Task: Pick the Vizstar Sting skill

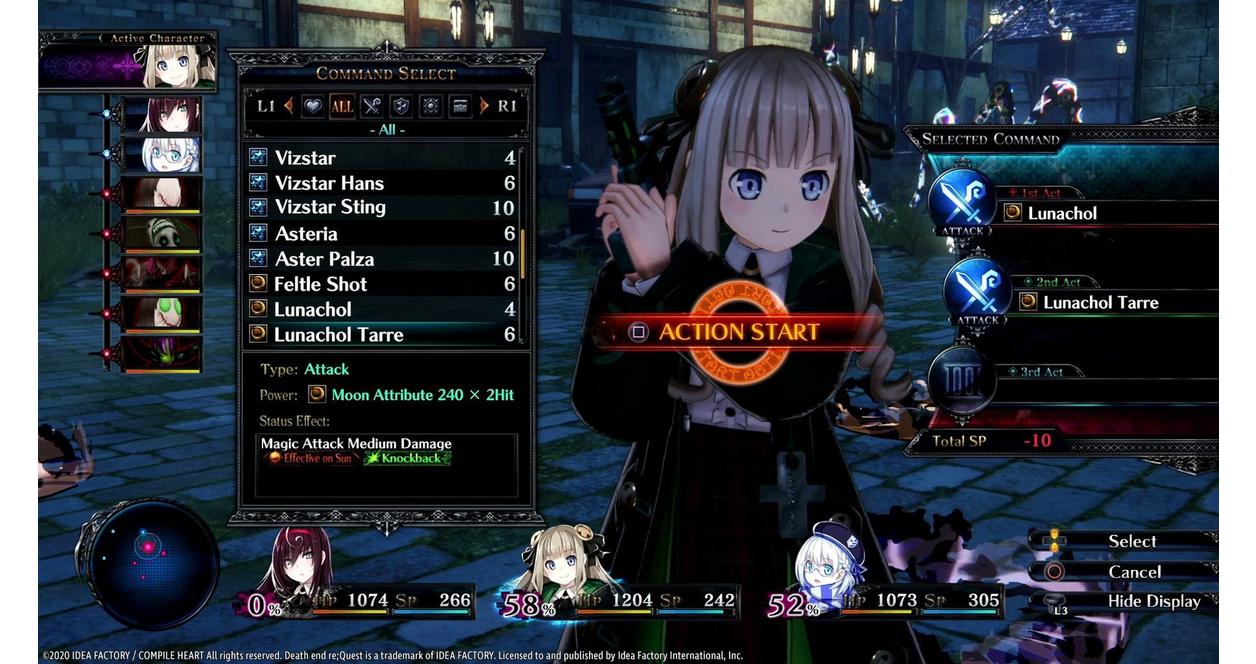Action: pyautogui.click(x=381, y=208)
